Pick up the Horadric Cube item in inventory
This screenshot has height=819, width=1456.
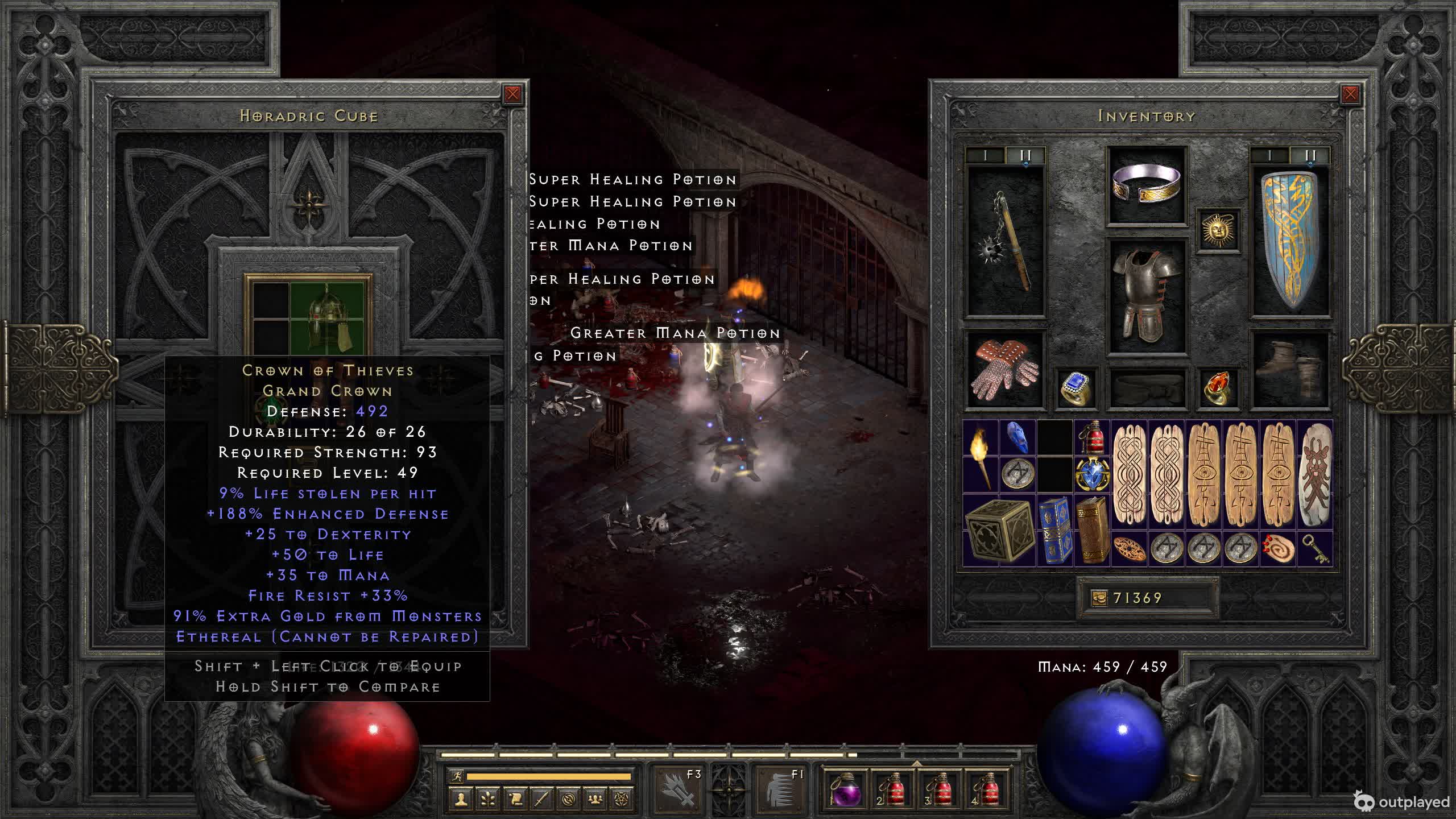[x=999, y=530]
